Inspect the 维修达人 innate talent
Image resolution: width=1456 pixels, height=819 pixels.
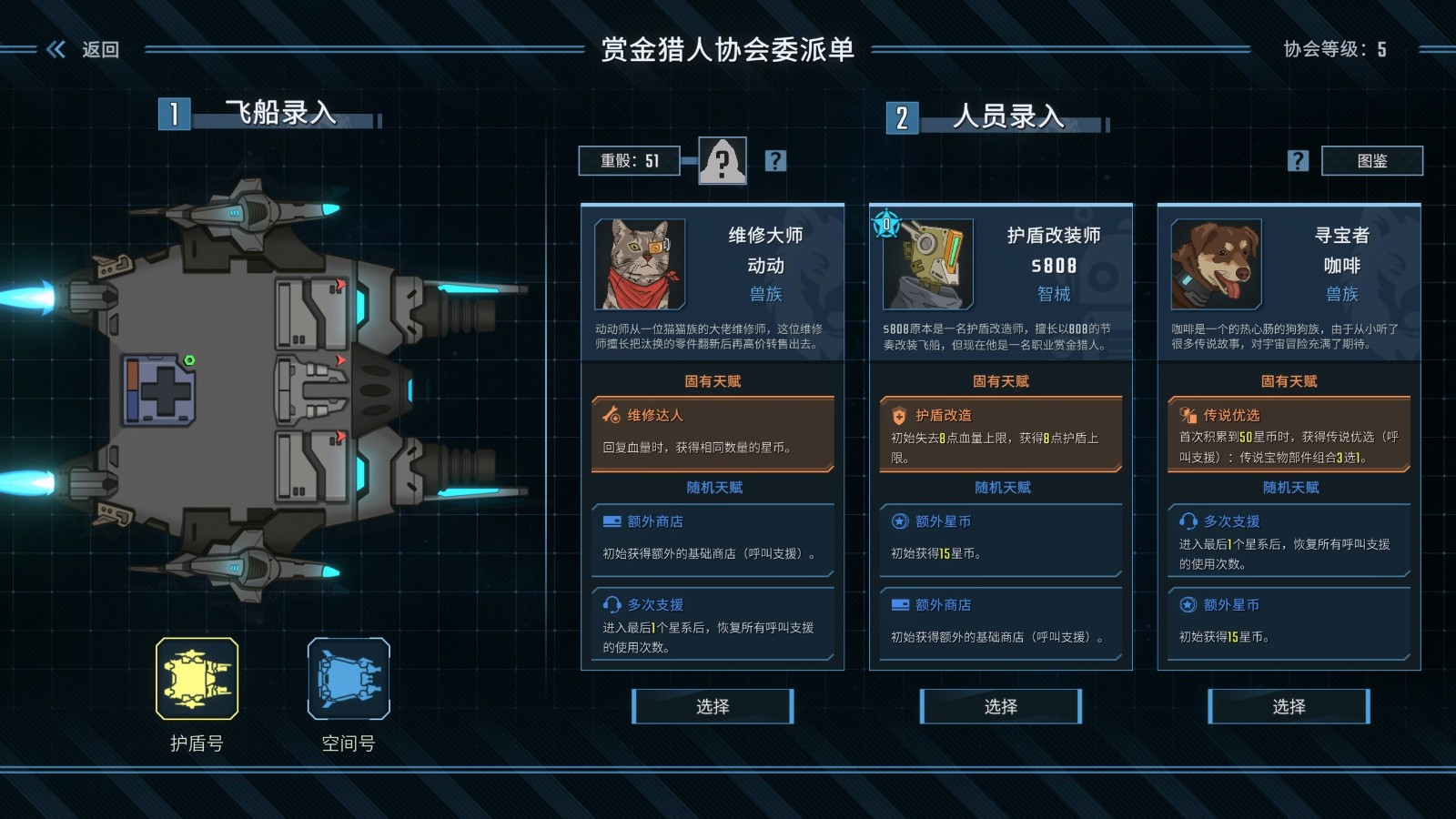pos(713,433)
